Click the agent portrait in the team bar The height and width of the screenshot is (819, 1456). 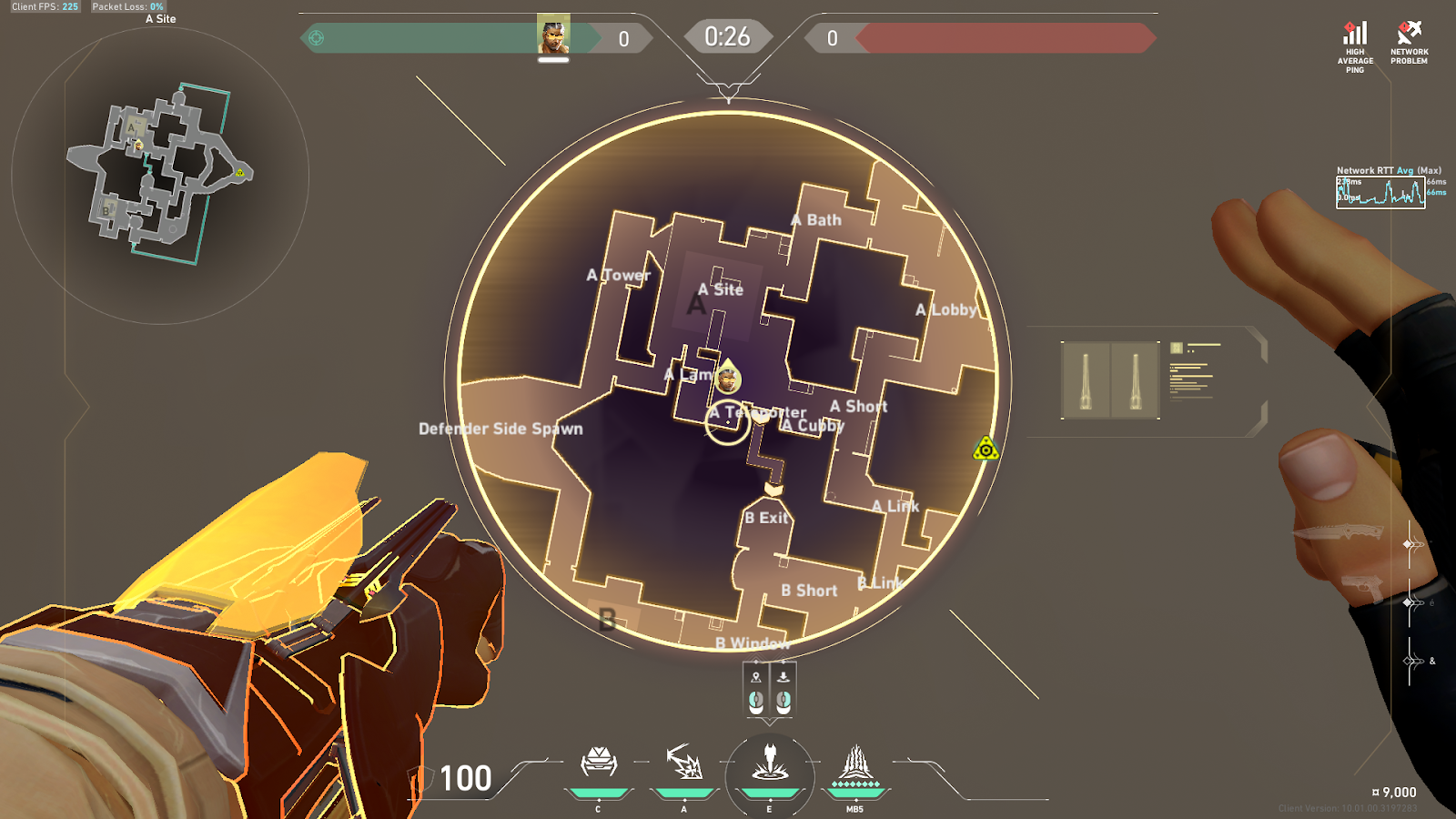553,35
